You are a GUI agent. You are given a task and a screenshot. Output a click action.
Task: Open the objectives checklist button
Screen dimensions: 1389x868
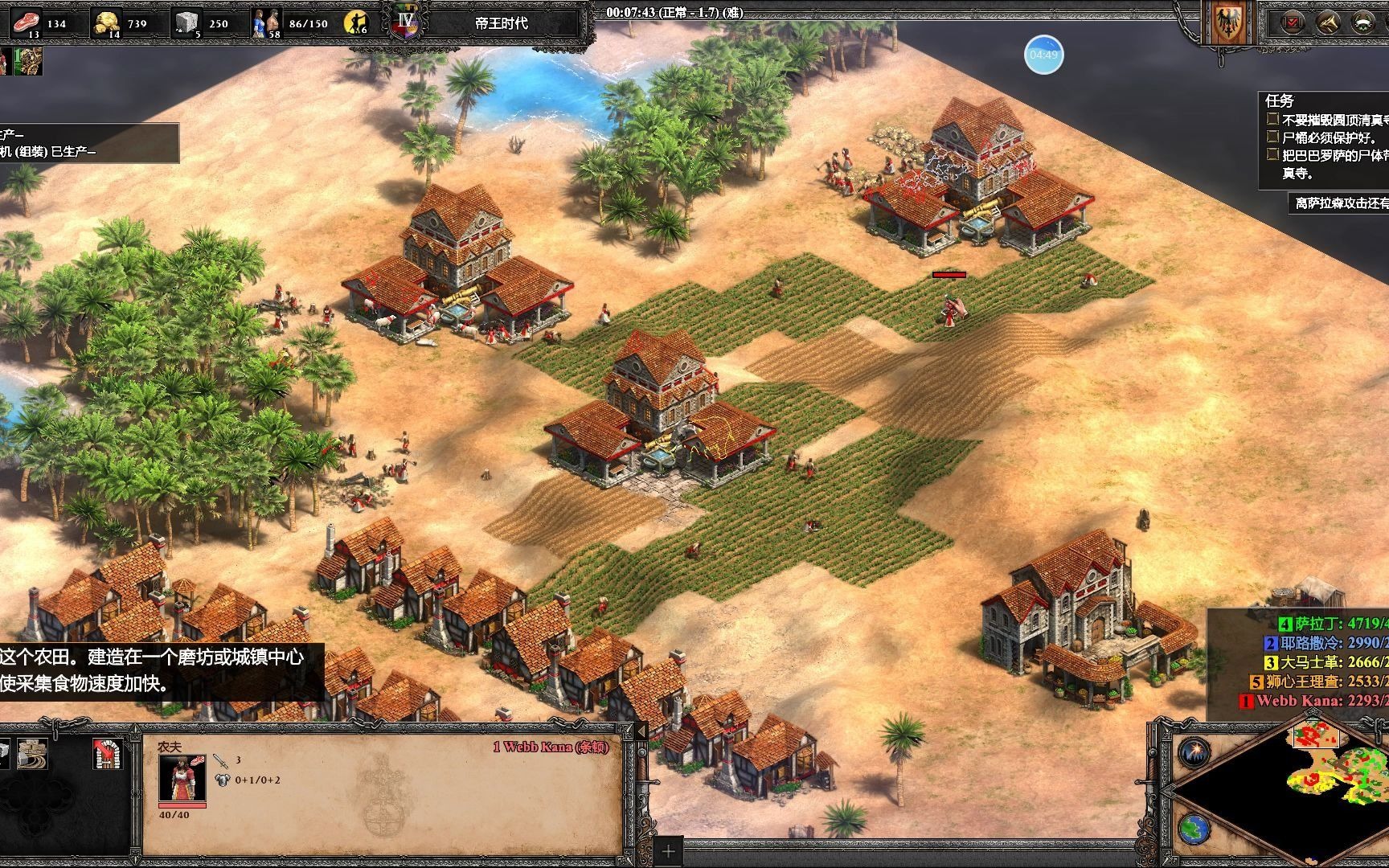(x=1293, y=23)
